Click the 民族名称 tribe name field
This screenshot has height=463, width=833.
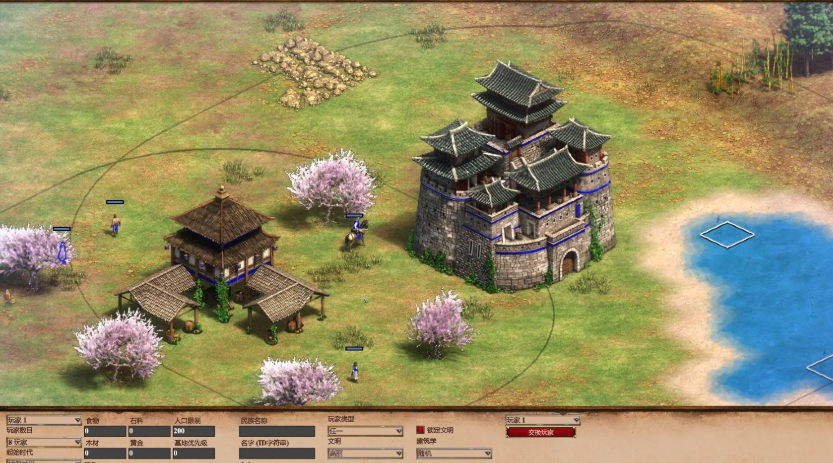(x=277, y=431)
